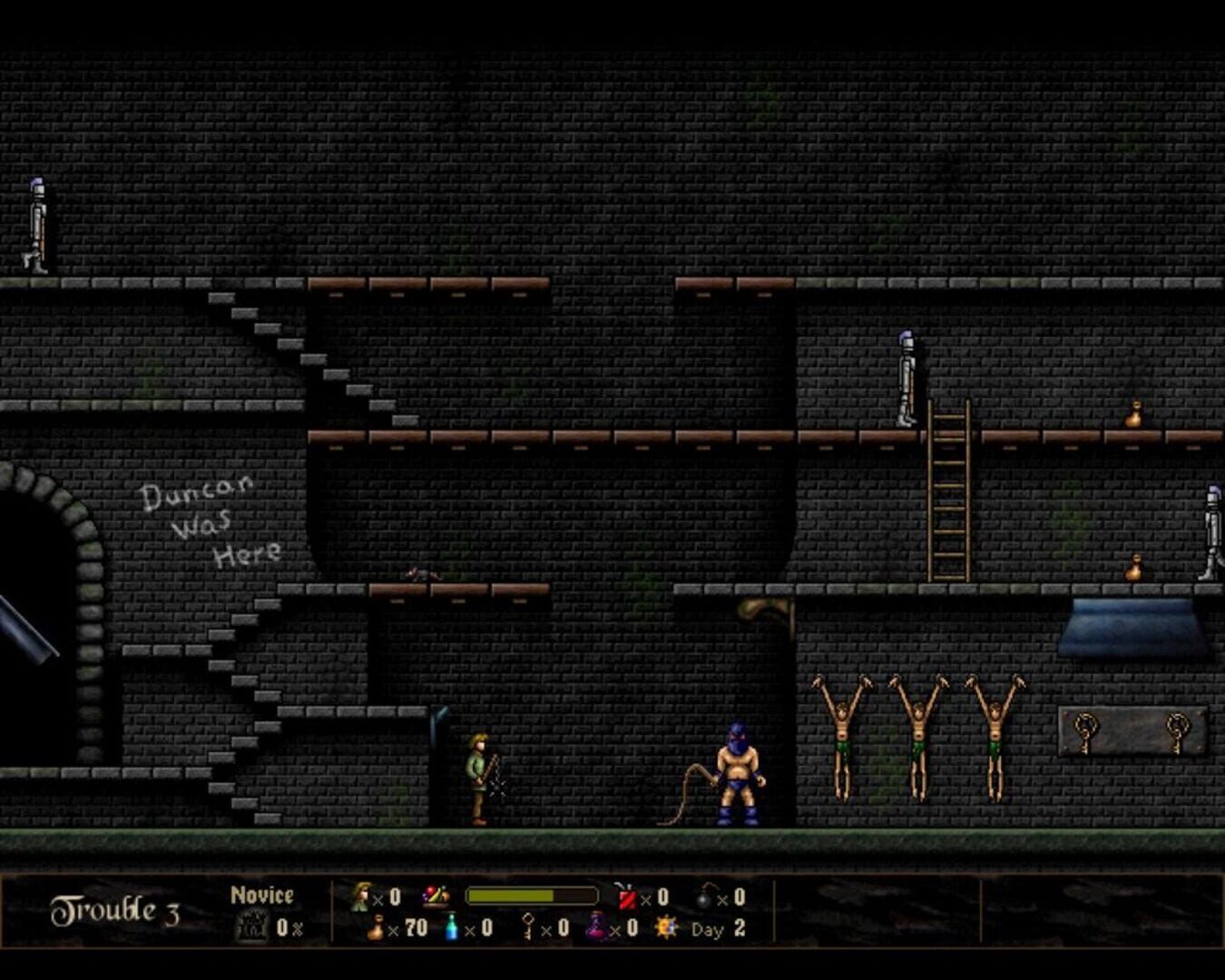Click the dynamite counter icon
Screen dimensions: 1225x980
(x=628, y=897)
